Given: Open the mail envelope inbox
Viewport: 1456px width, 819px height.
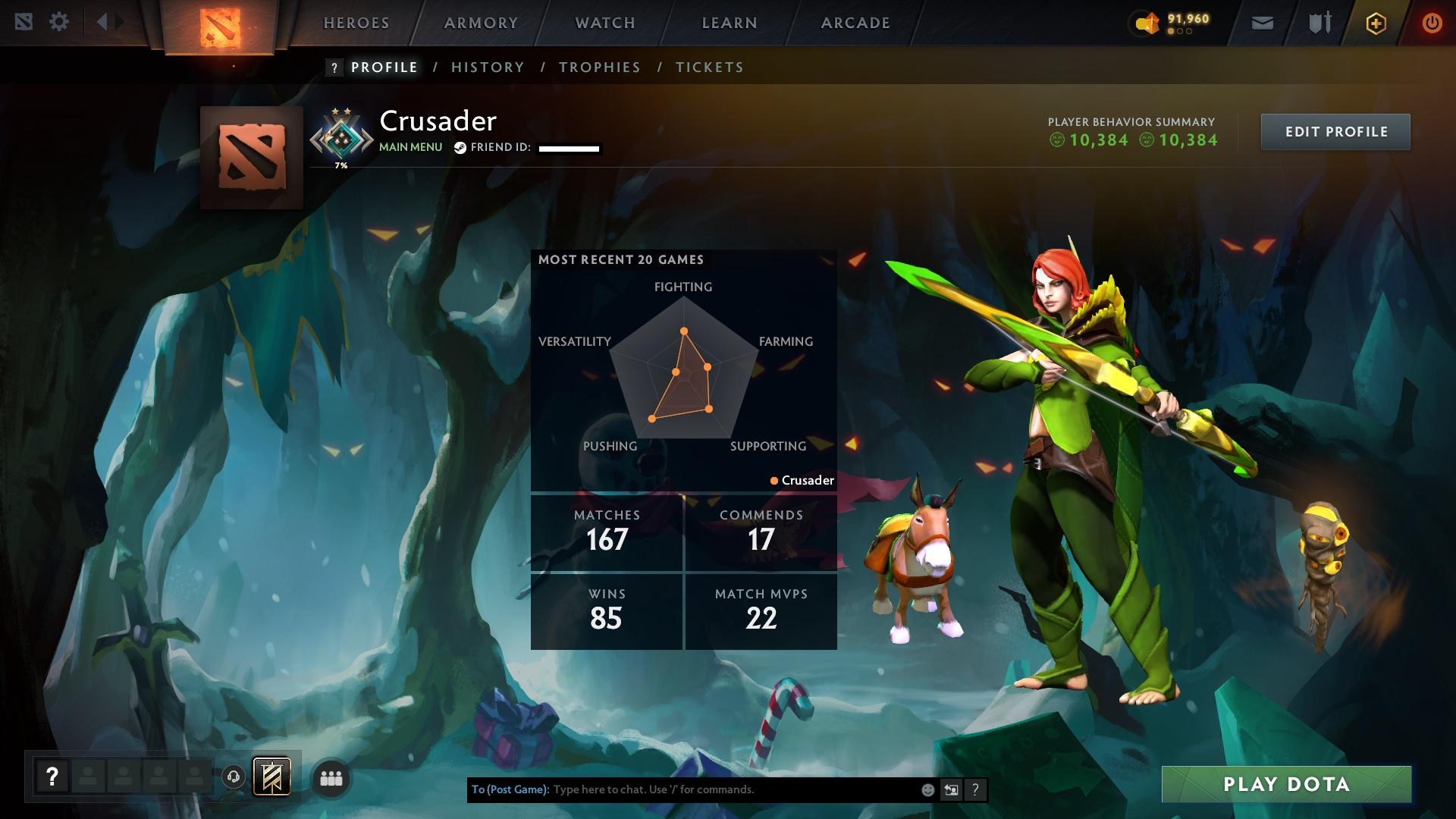Looking at the screenshot, I should 1263,24.
